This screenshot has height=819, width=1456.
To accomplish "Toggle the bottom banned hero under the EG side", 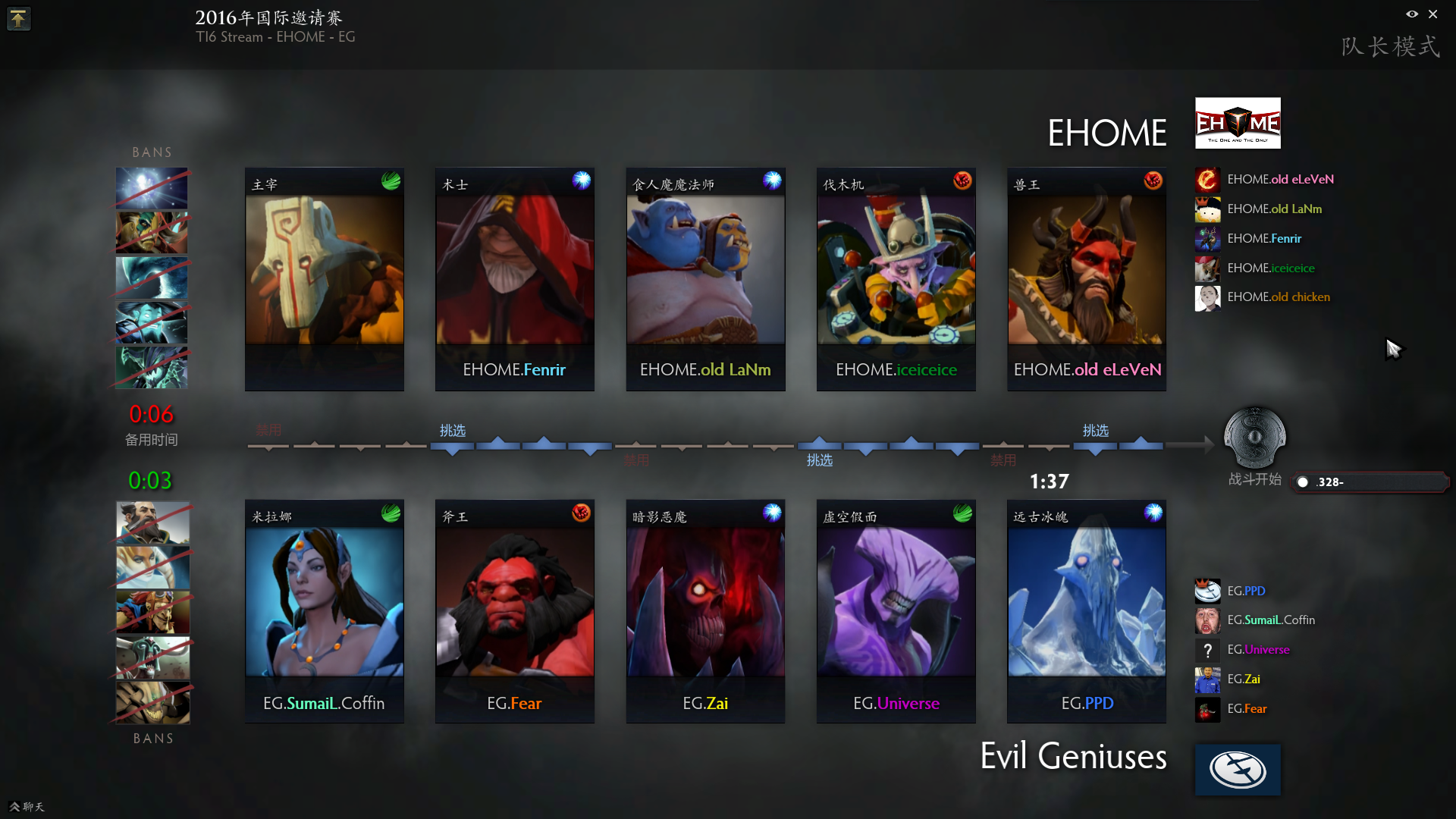I will [151, 703].
